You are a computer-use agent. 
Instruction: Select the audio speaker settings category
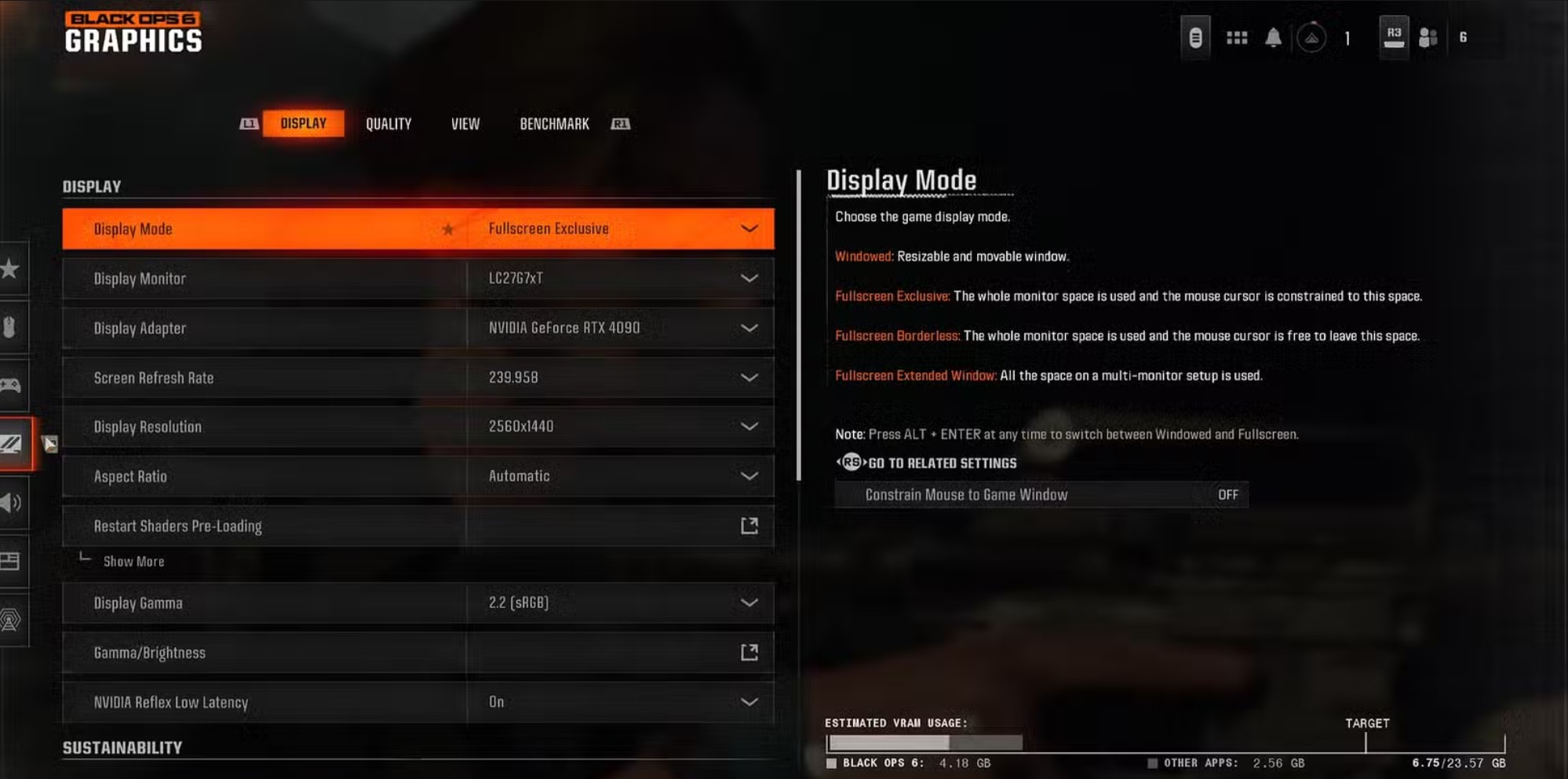tap(11, 503)
